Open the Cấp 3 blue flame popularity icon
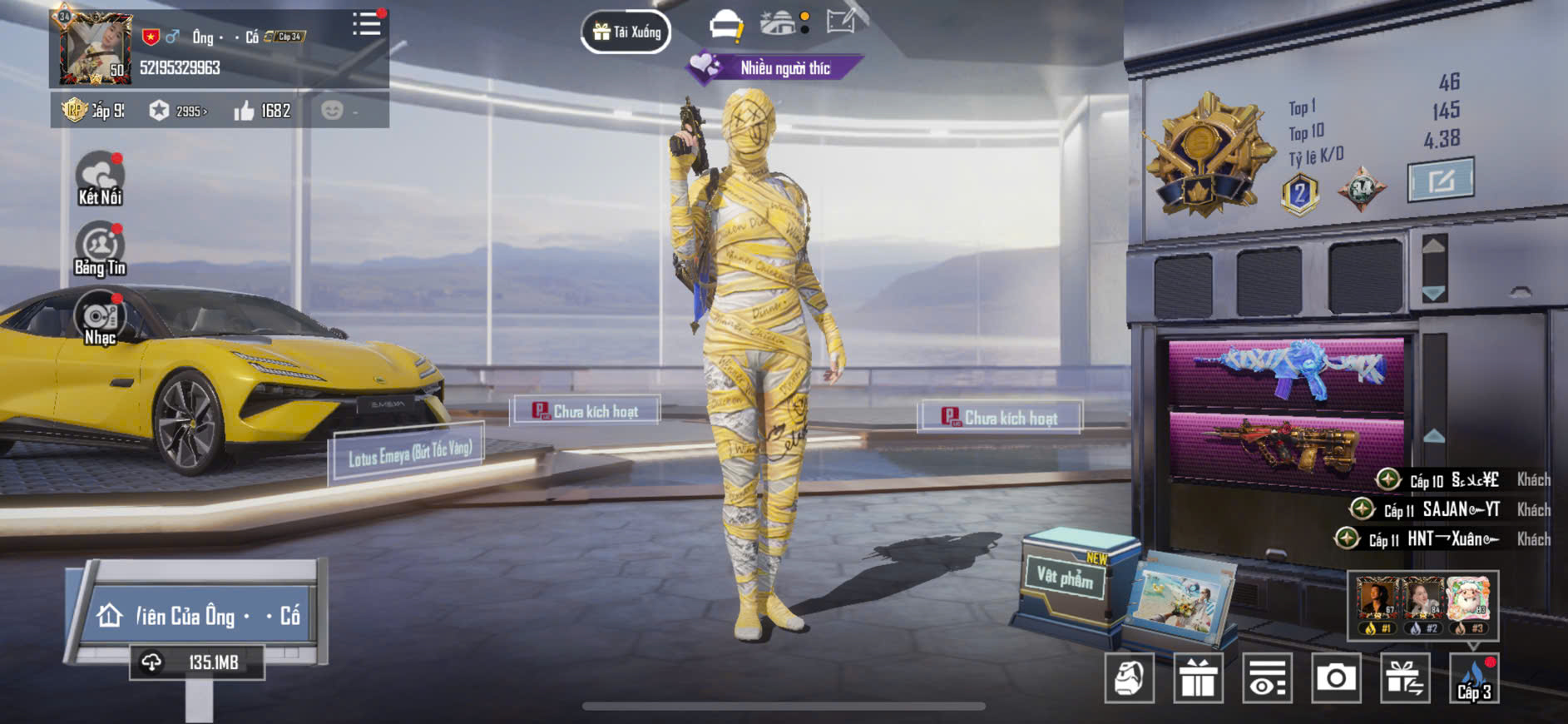Viewport: 1568px width, 724px height. [1474, 678]
